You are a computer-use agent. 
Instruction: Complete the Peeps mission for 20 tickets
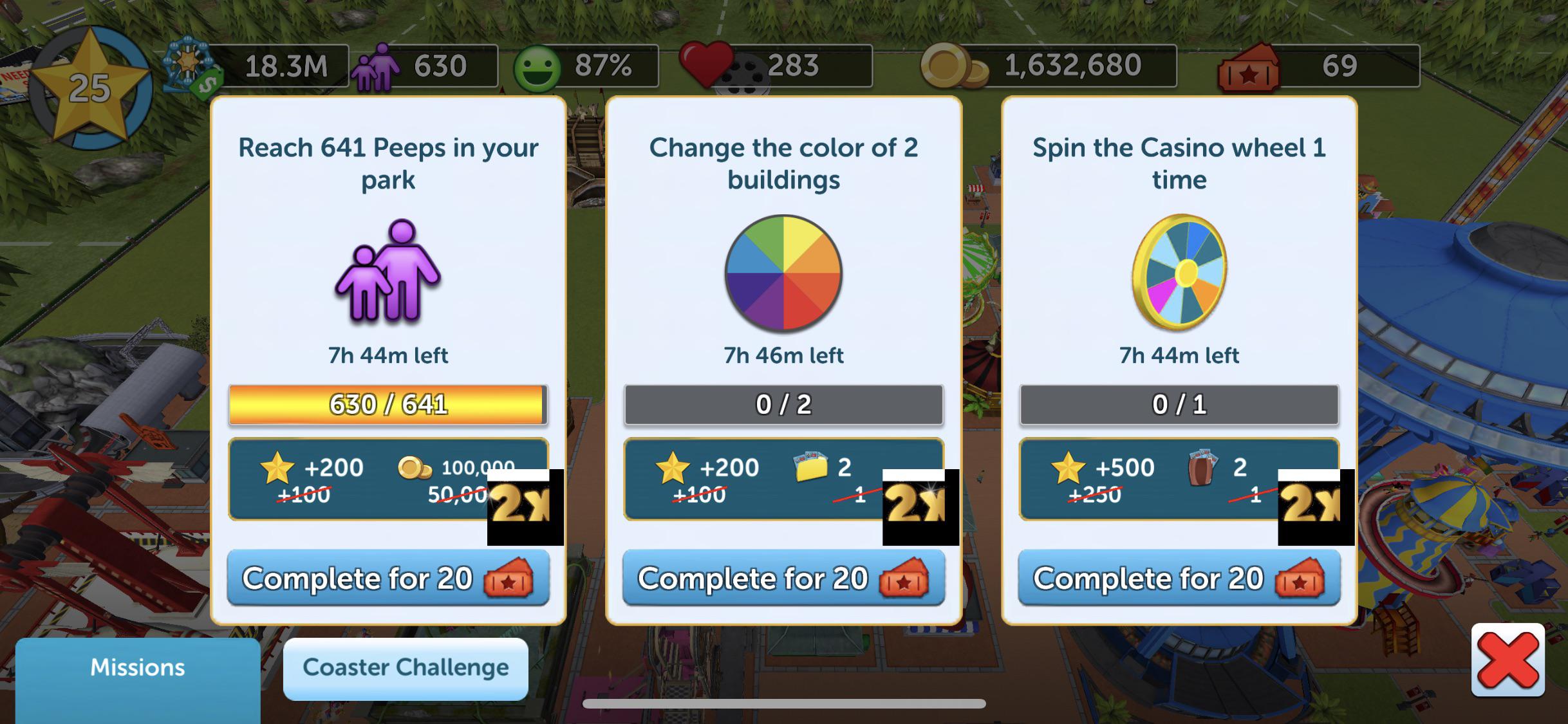389,578
